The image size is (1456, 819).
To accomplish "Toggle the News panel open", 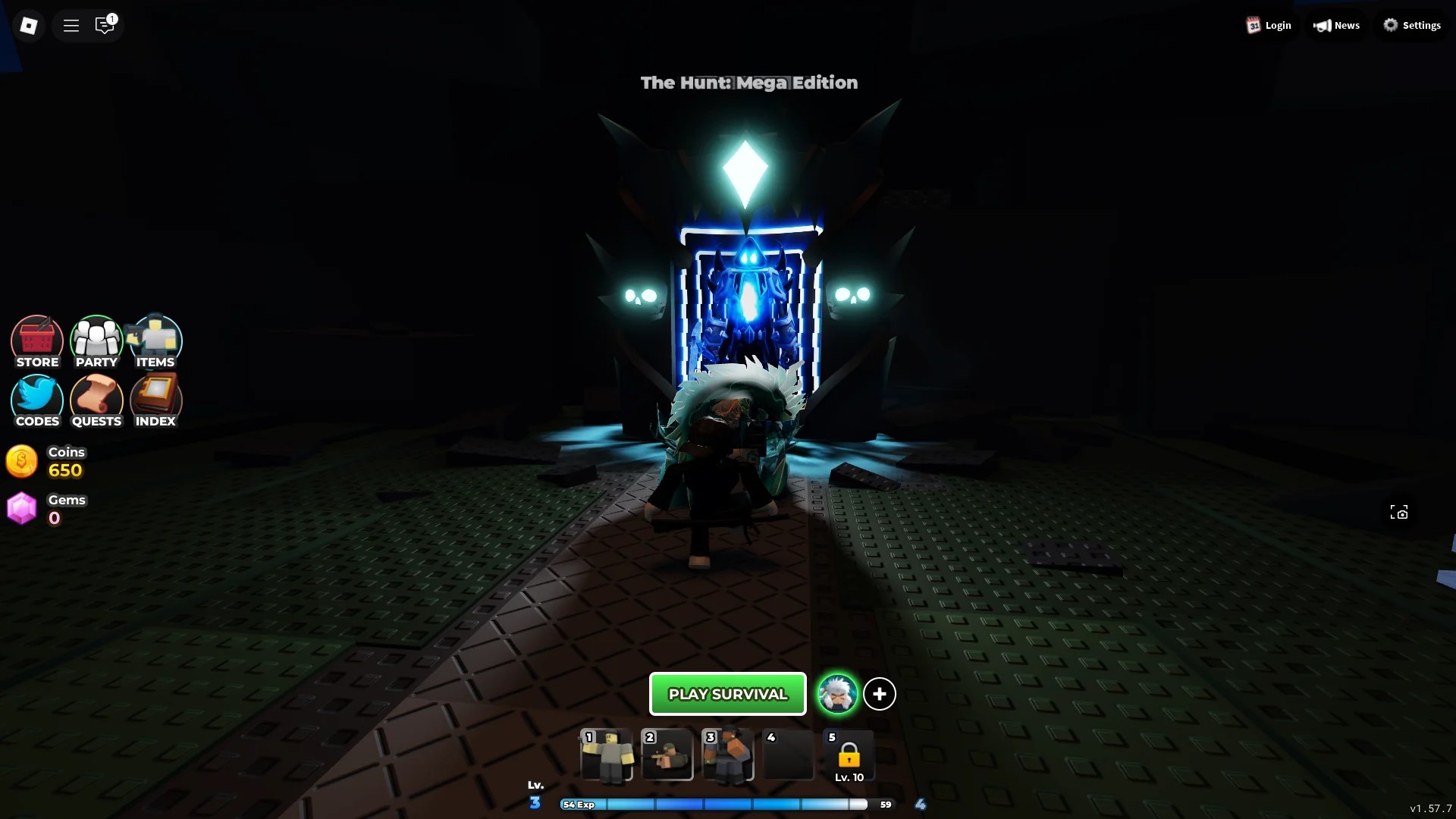I will coord(1336,25).
